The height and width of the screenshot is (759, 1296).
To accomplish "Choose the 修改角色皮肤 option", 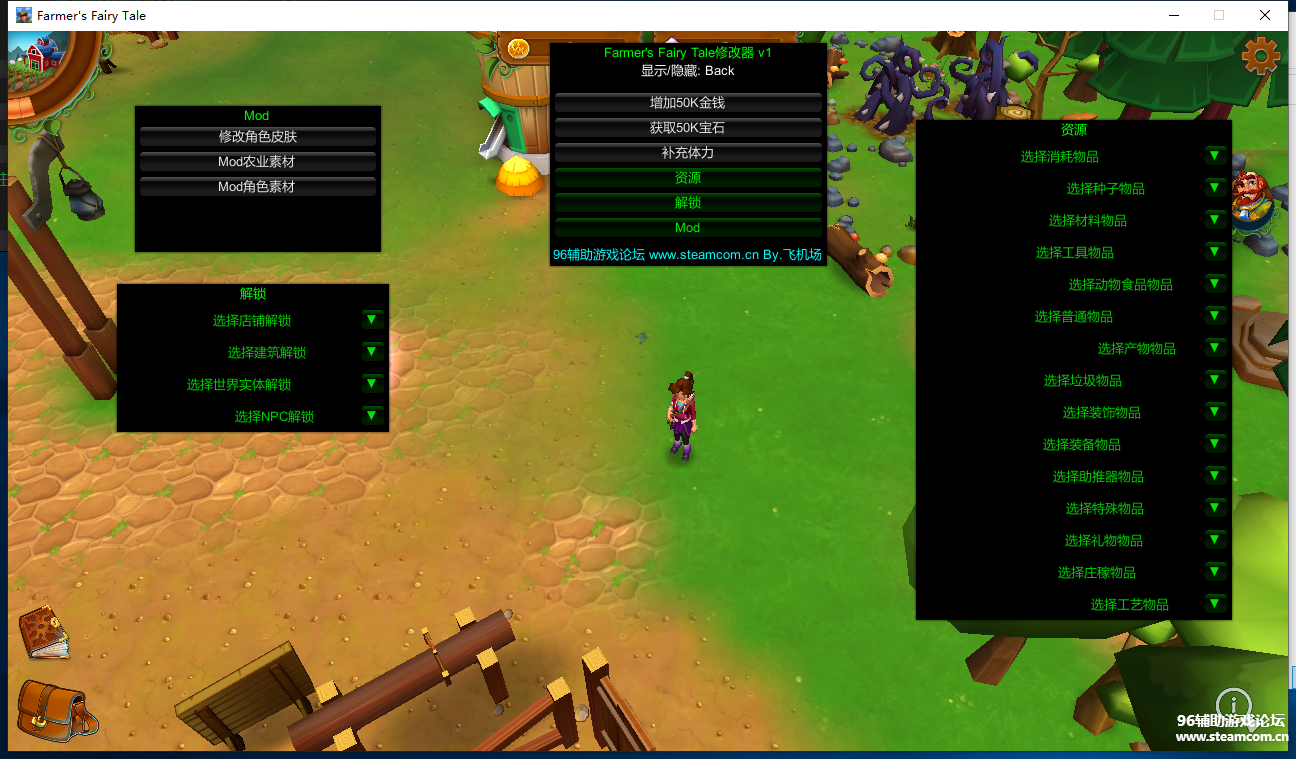I will point(258,137).
